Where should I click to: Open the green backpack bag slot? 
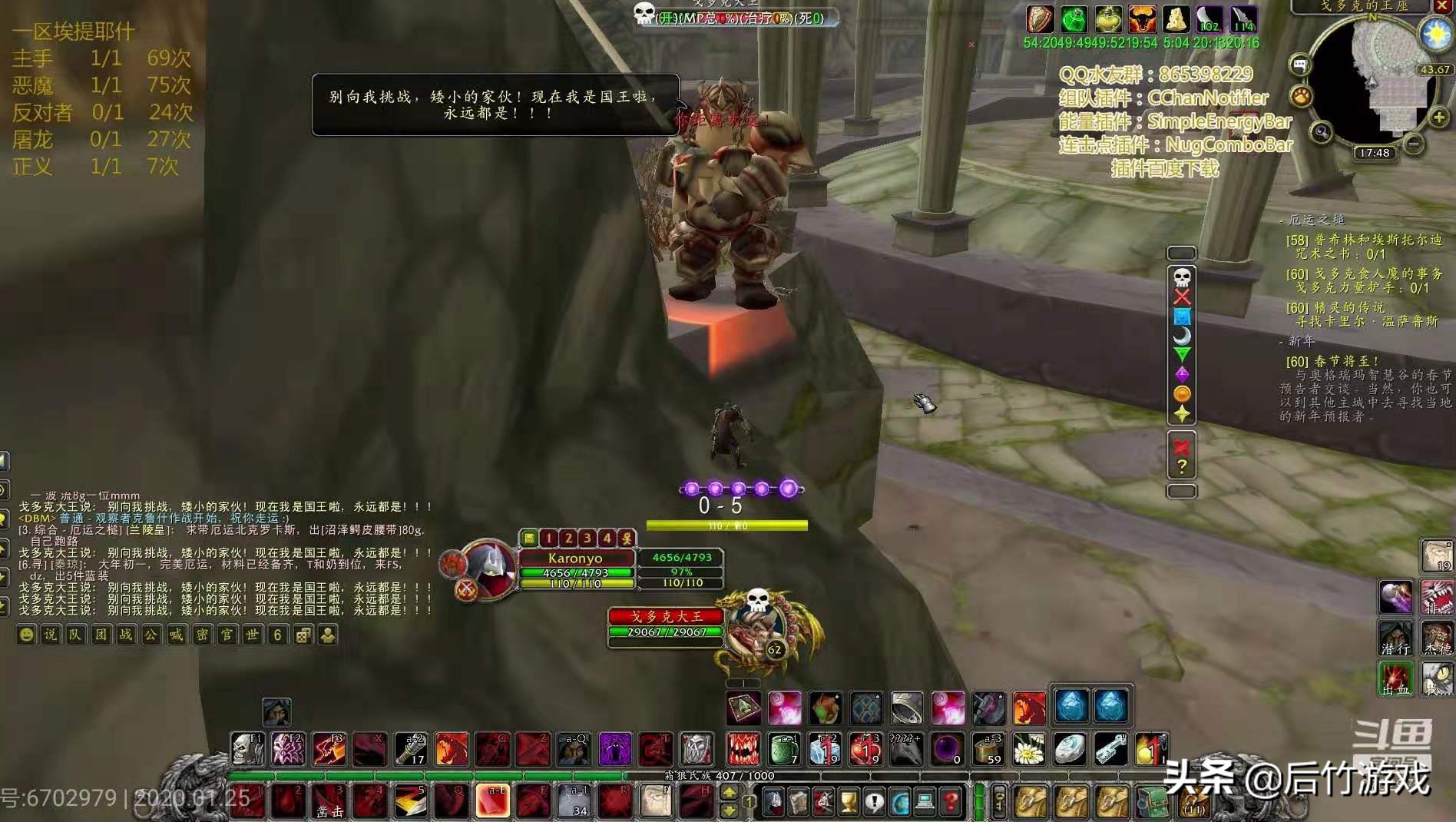pos(1151,802)
